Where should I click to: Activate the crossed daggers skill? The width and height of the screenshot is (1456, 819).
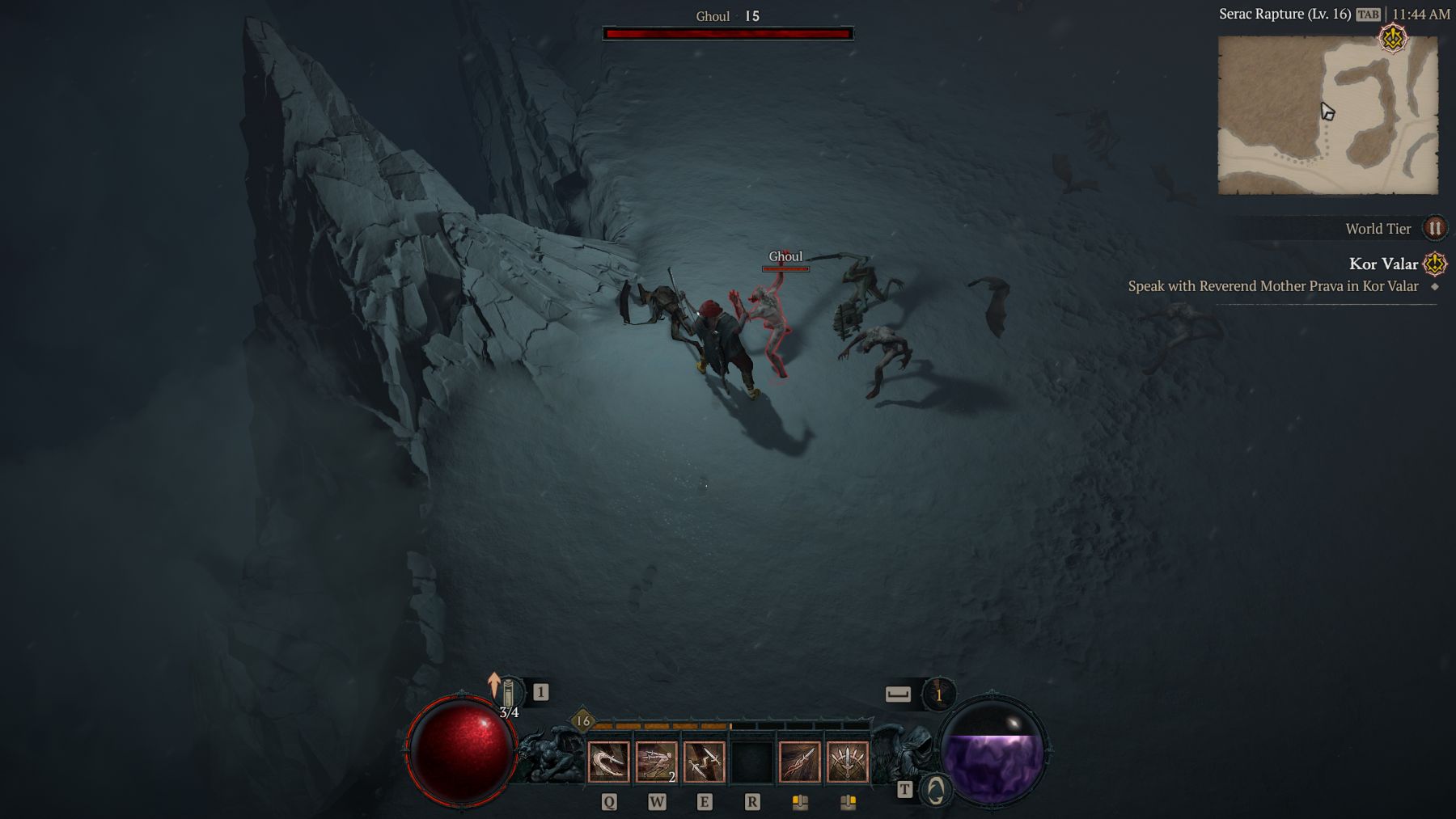click(x=704, y=762)
